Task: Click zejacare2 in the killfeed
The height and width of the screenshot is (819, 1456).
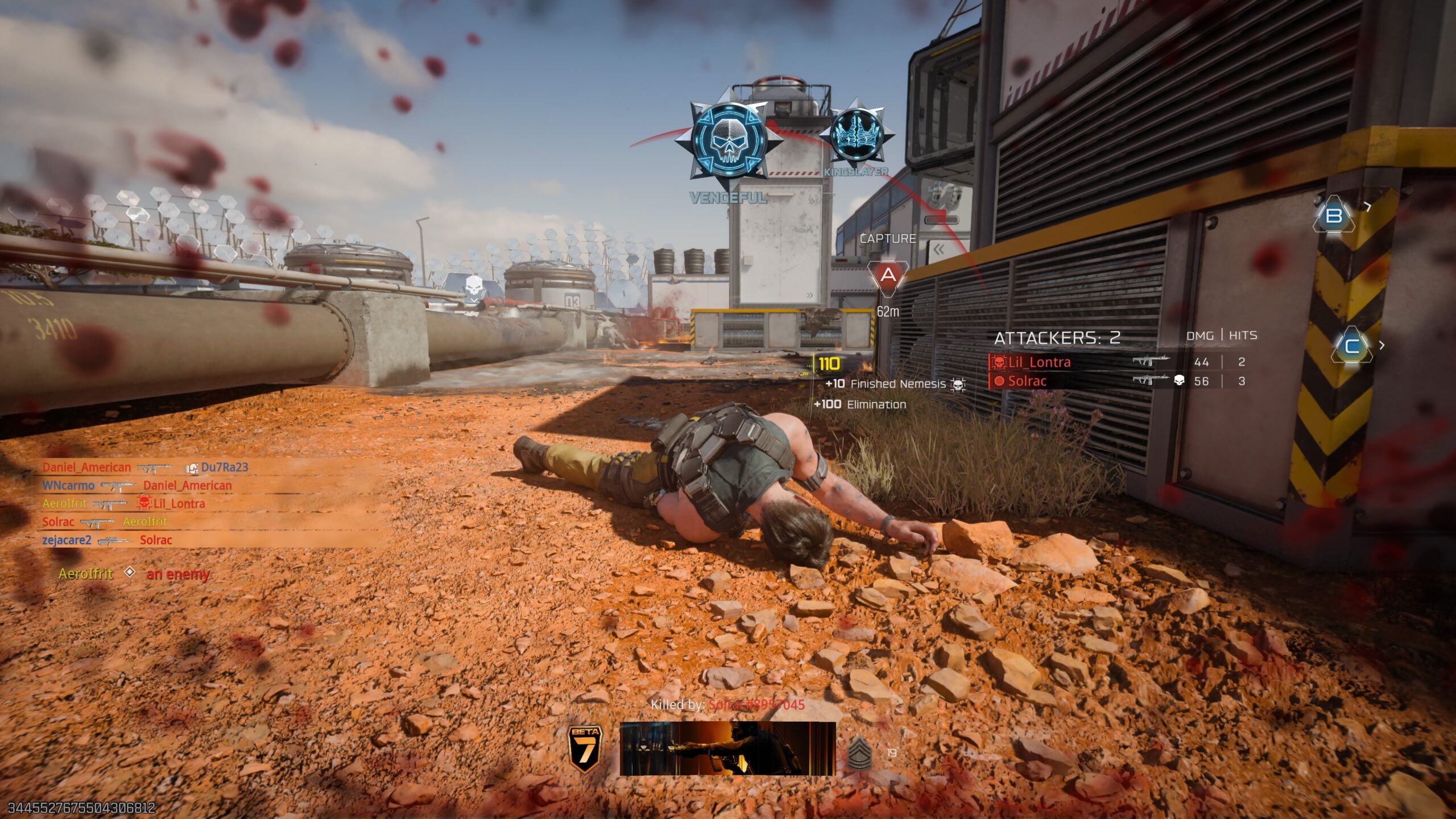Action: tap(67, 540)
